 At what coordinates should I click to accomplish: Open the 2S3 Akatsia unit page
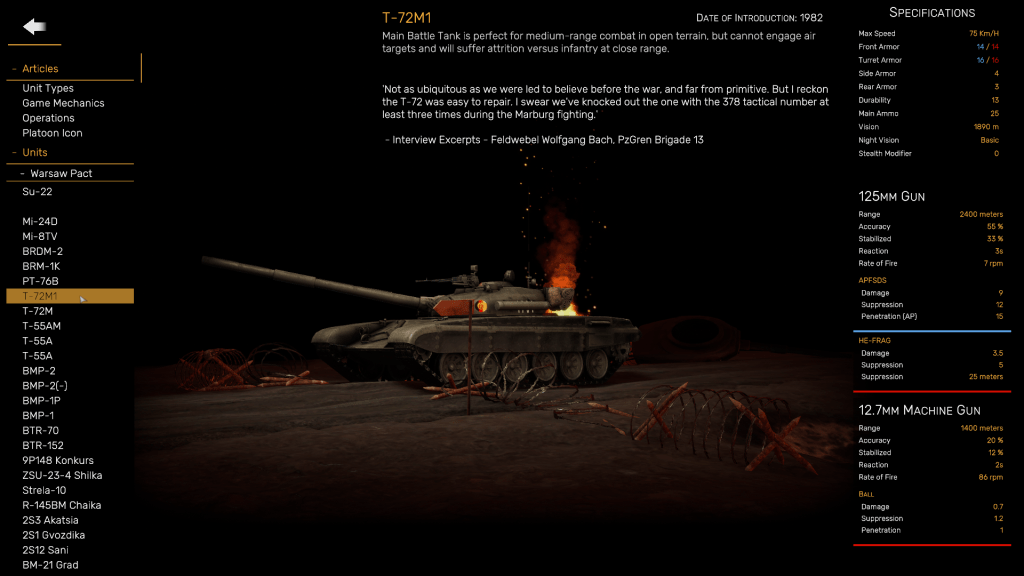tap(50, 520)
